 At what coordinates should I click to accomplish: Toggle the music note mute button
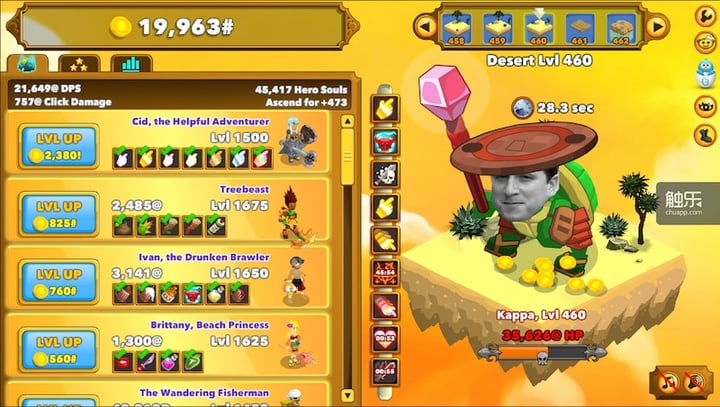point(666,382)
